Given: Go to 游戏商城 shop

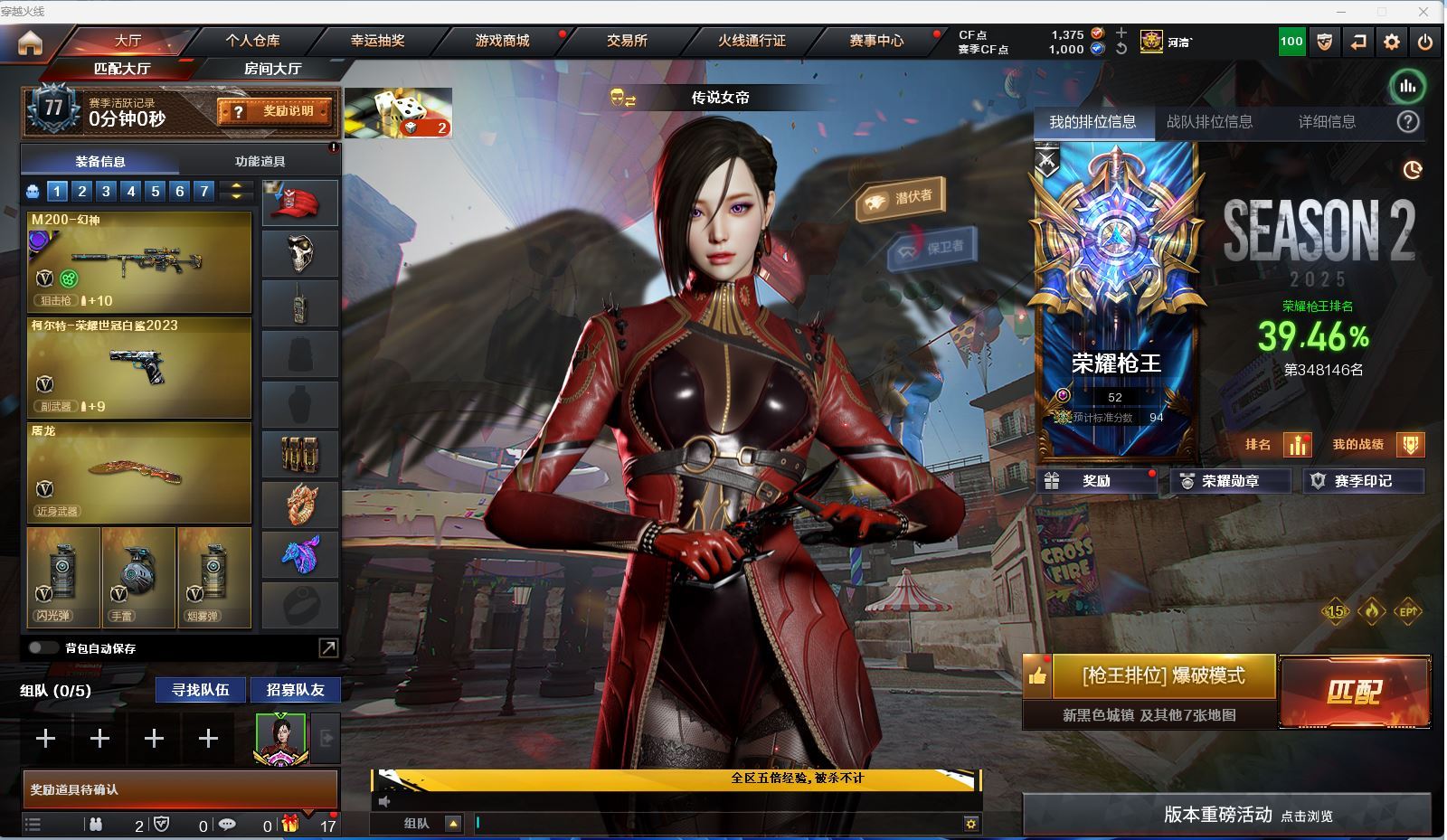Looking at the screenshot, I should [502, 41].
